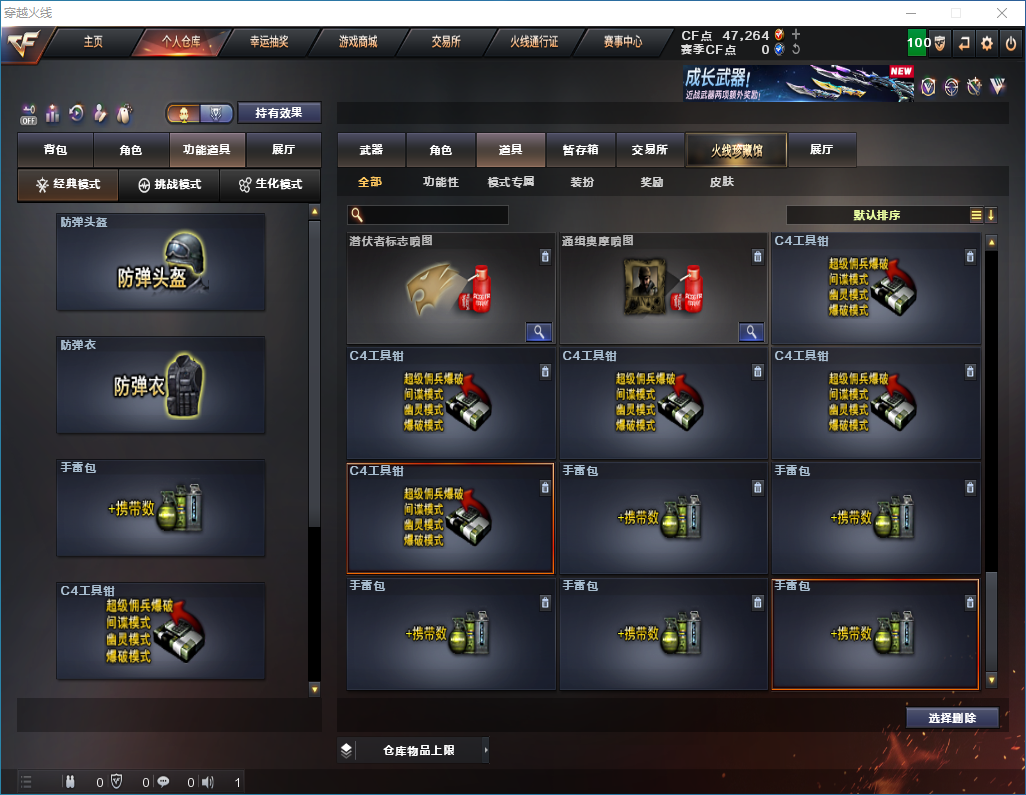1026x795 pixels.
Task: Filter items by 皮肤 skins
Action: (x=721, y=182)
